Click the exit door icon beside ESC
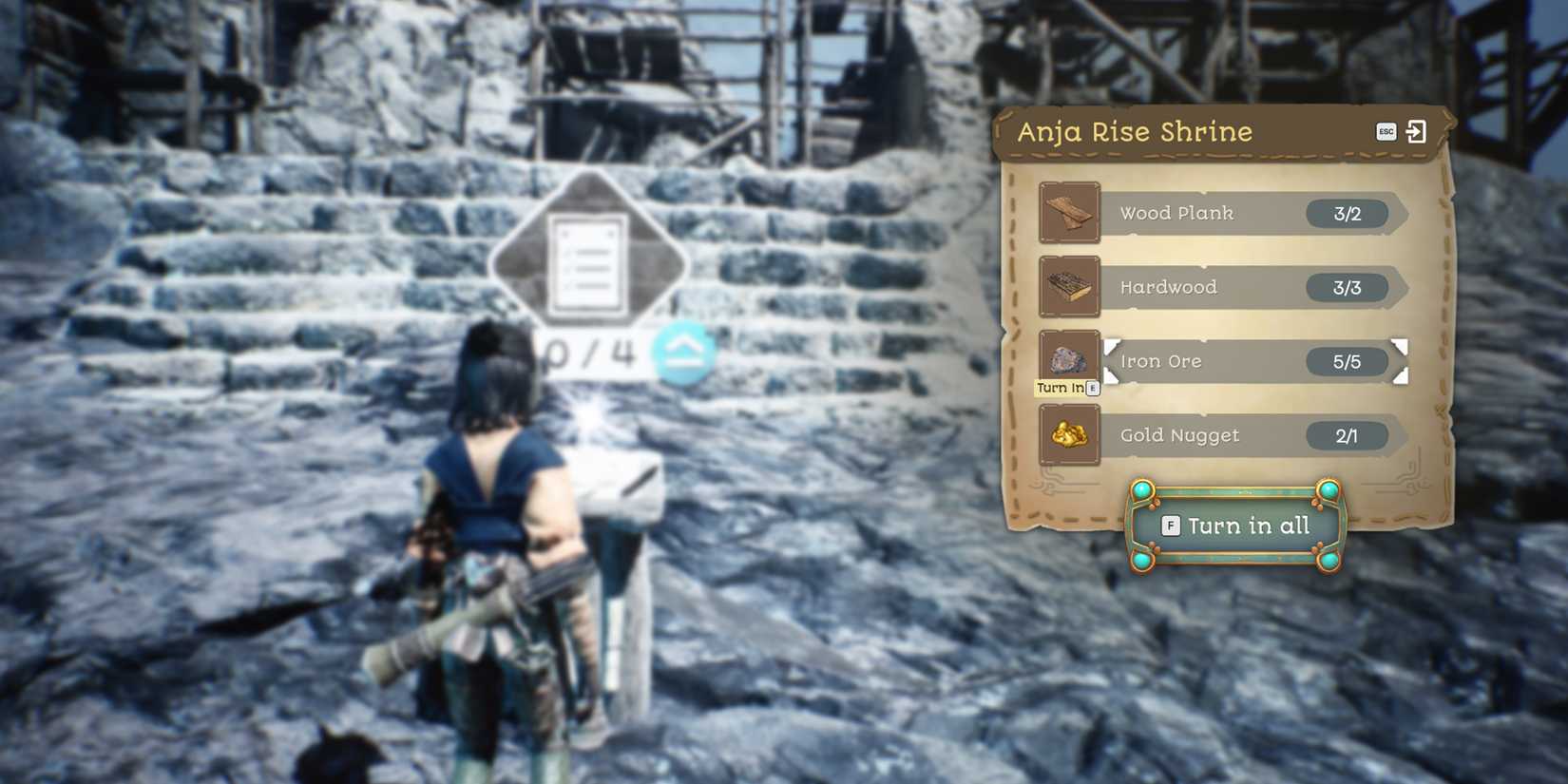1568x784 pixels. 1417,131
